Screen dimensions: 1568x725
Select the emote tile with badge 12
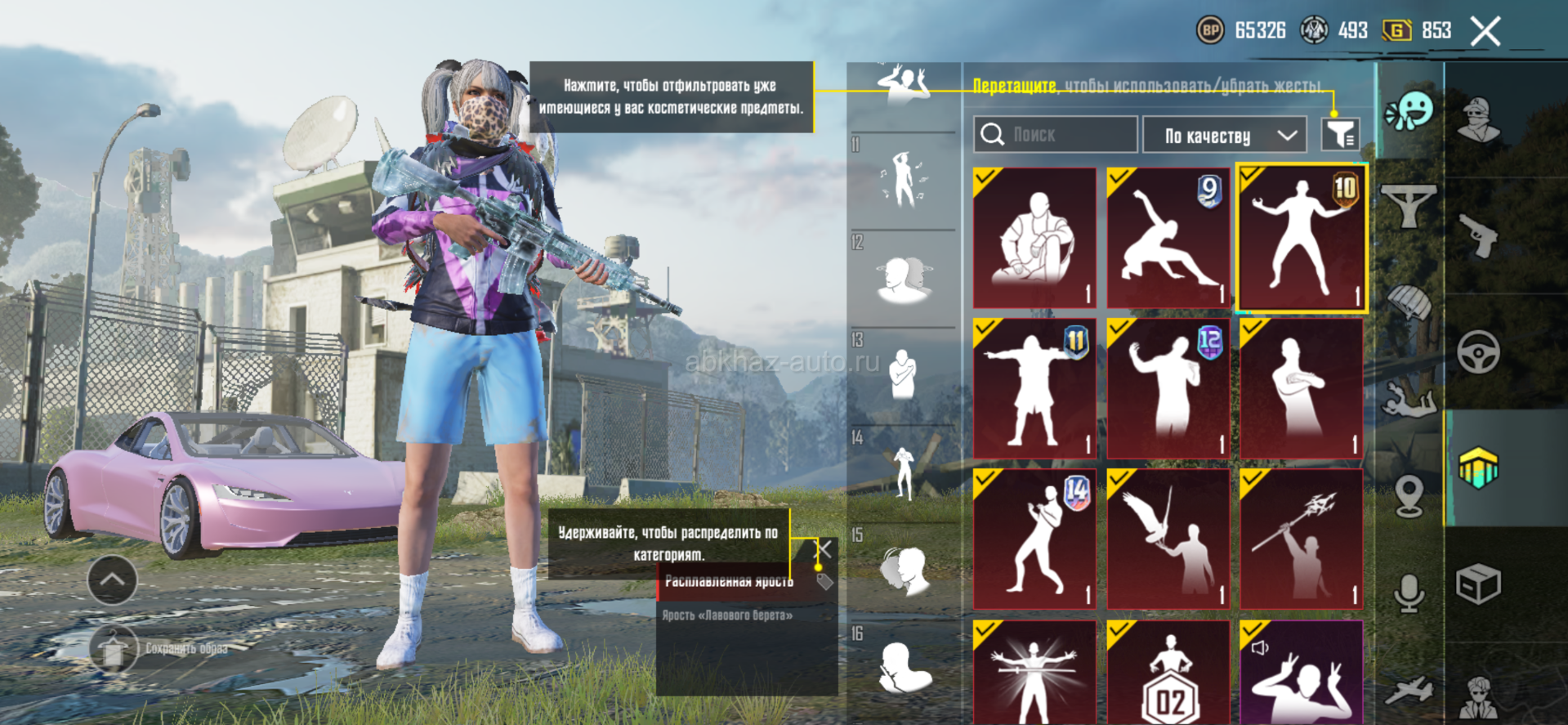tap(1168, 388)
